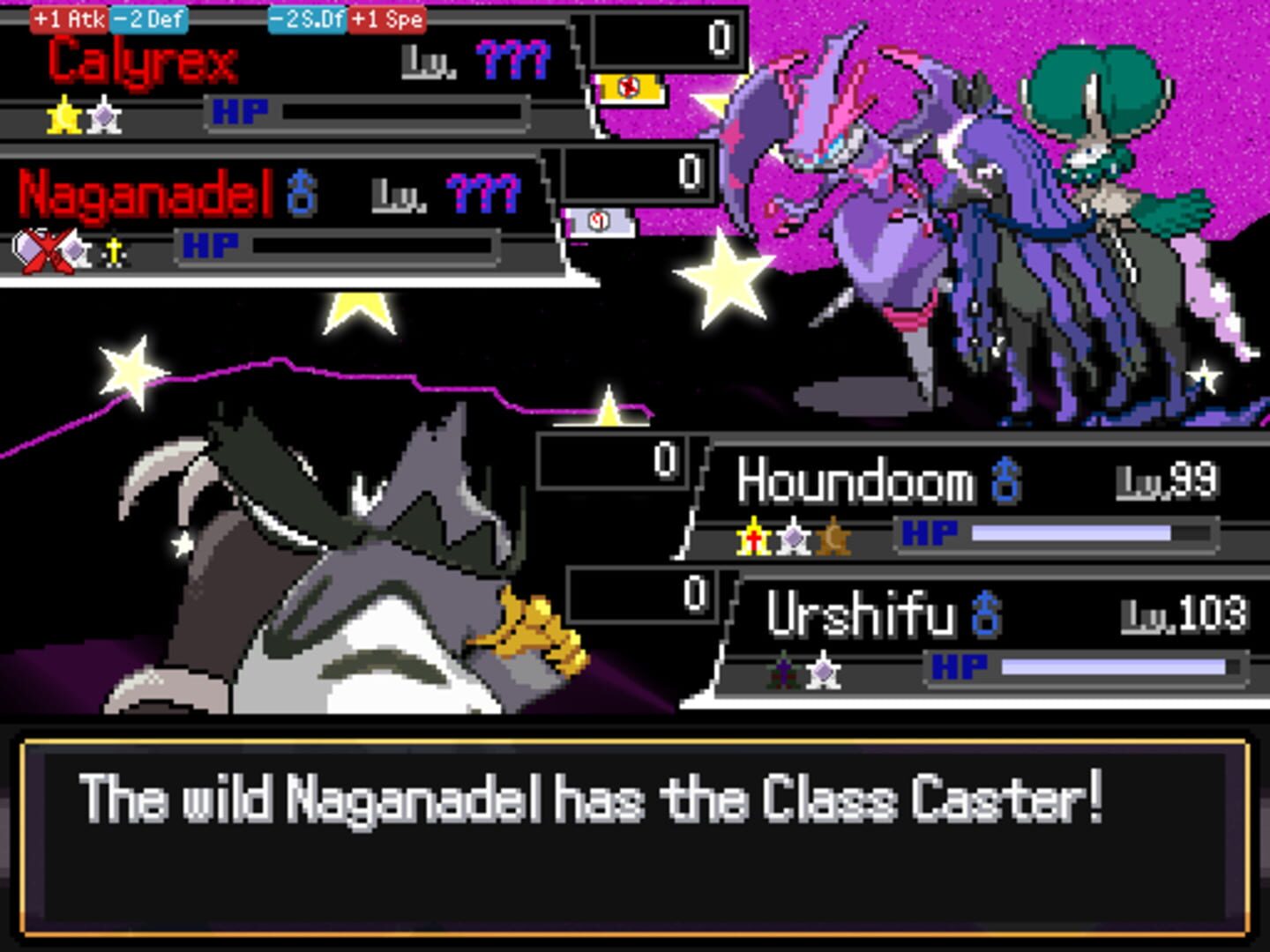Click the yellow item card near Calyrex's panel
1270x952 pixels.
click(630, 86)
